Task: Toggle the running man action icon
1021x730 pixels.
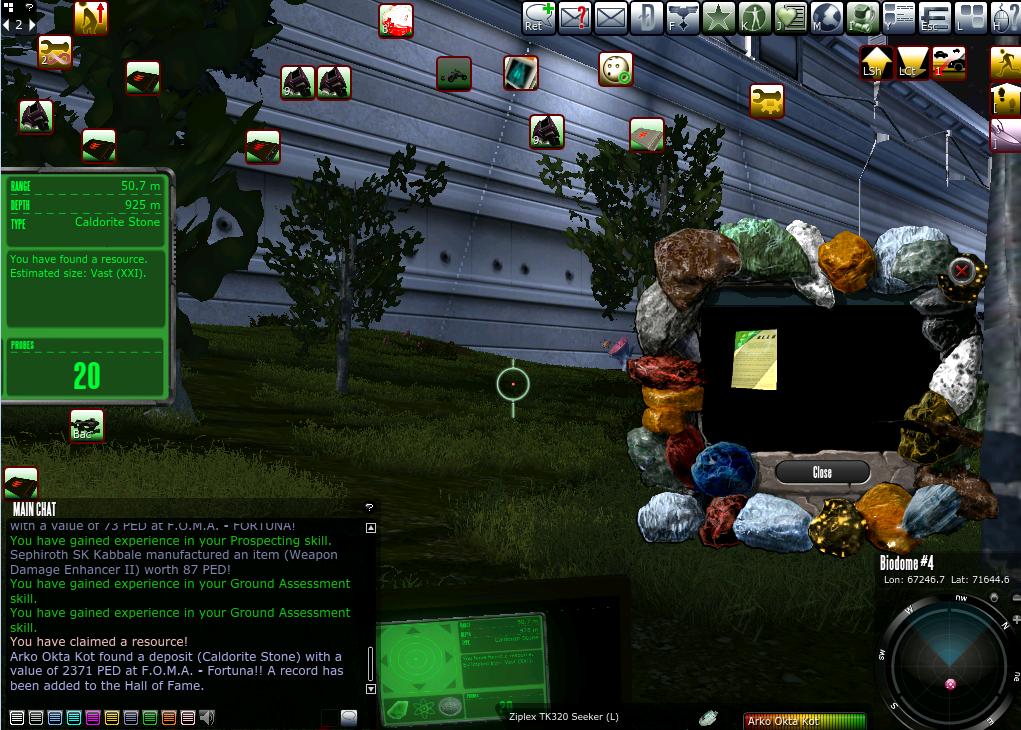Action: pos(1005,63)
